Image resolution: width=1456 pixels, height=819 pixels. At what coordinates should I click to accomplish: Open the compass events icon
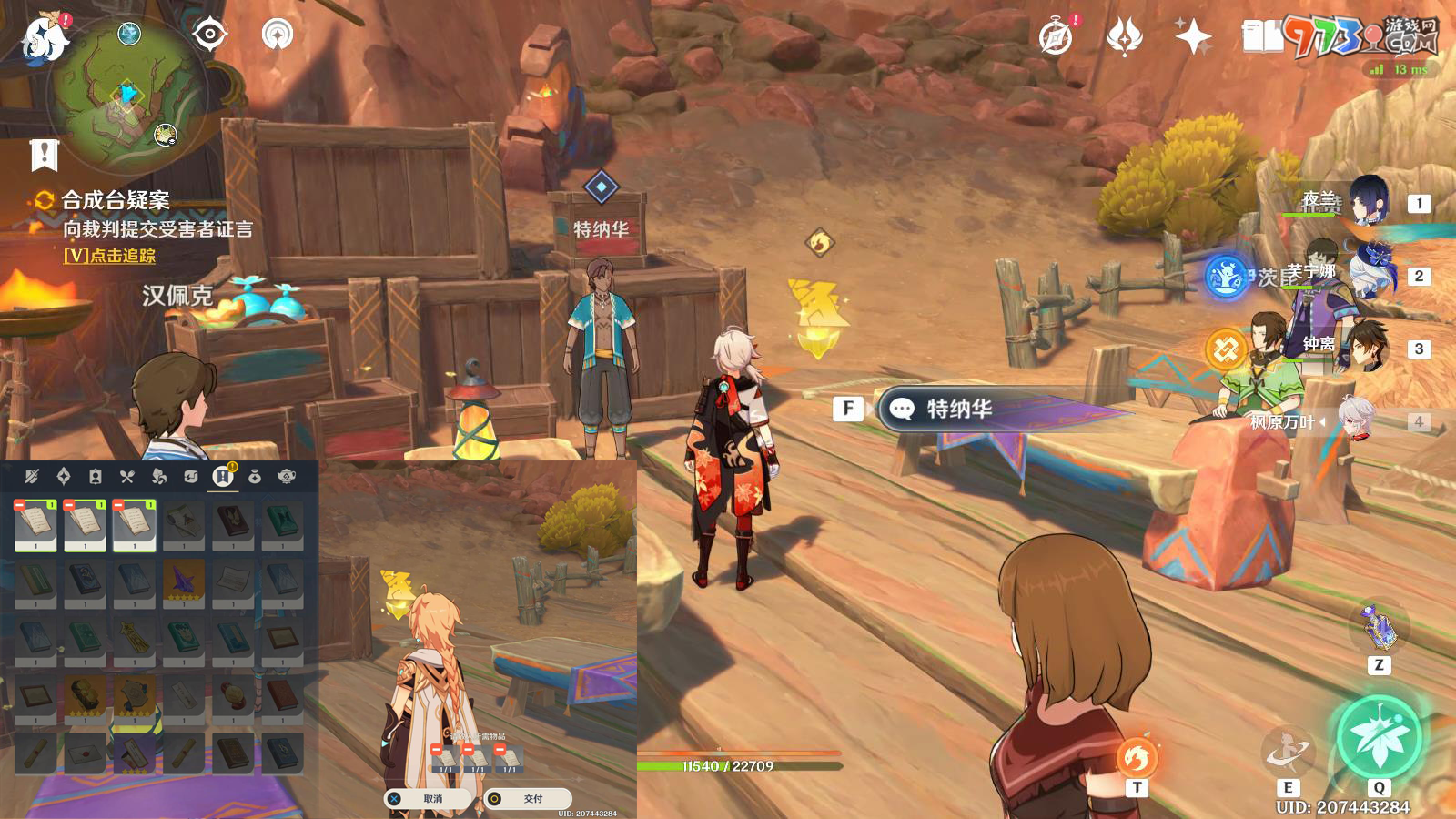(1056, 37)
